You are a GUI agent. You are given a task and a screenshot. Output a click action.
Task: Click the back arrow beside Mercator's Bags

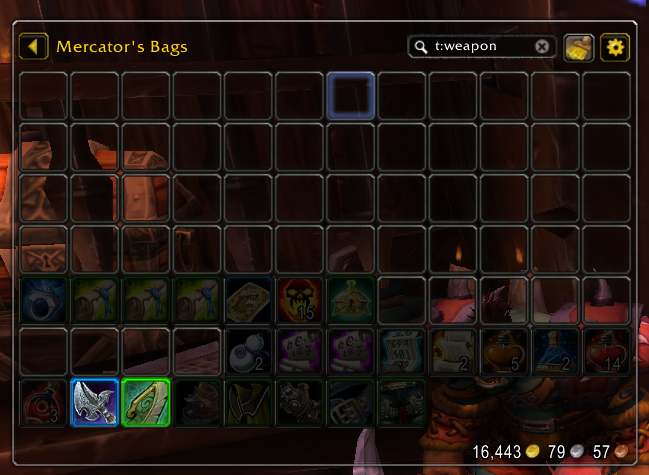pos(34,46)
